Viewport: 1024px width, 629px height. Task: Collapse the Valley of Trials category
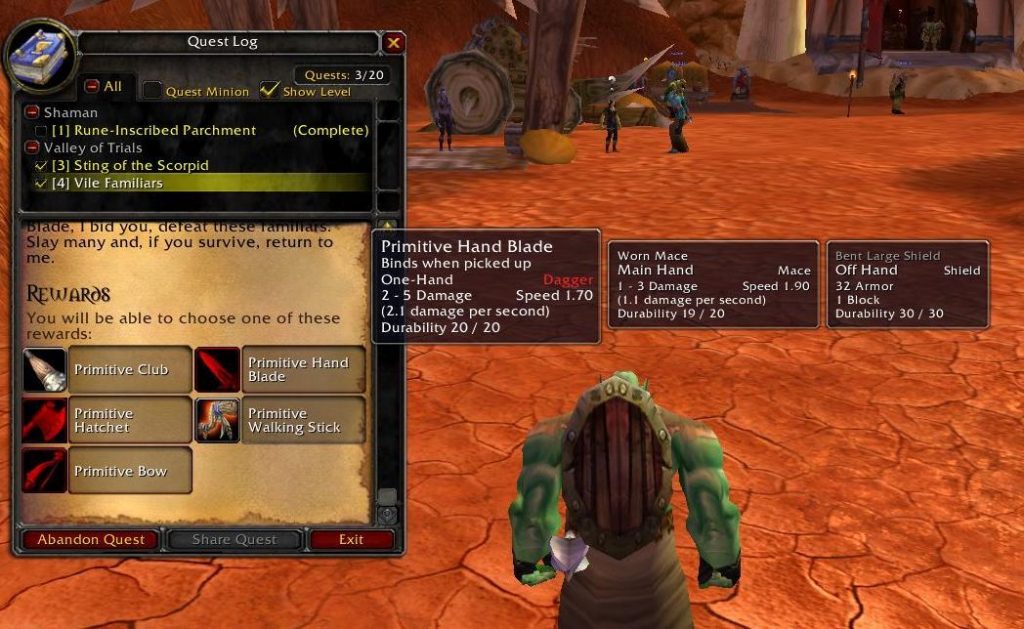click(x=32, y=148)
